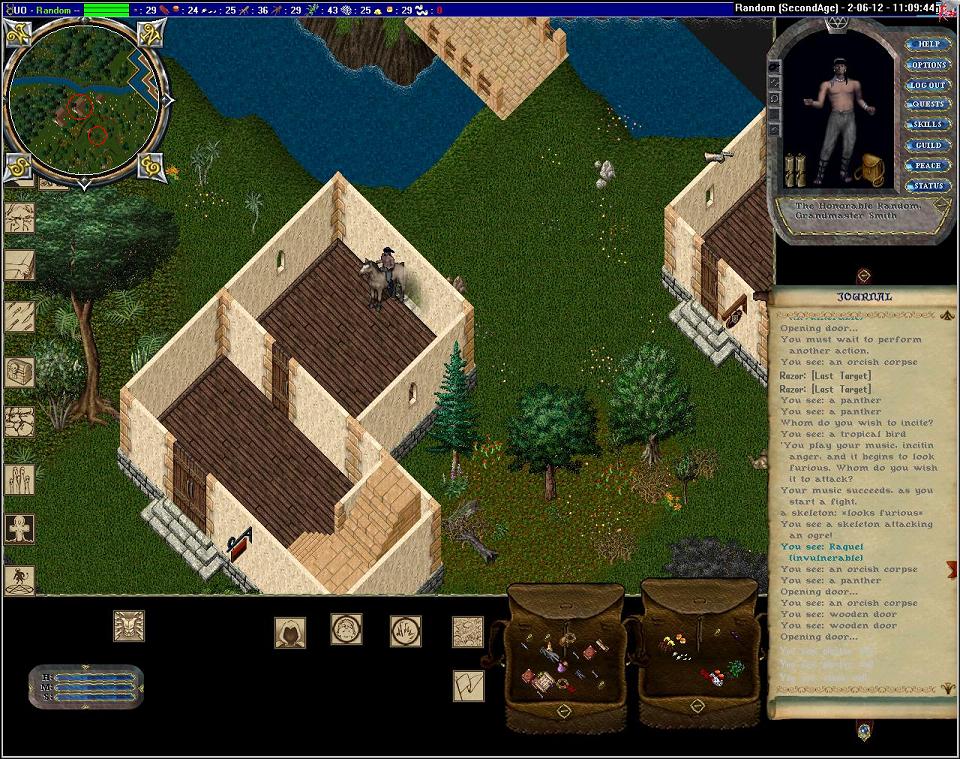Image resolution: width=960 pixels, height=759 pixels.
Task: Select the arrows skill icon
Action: [x=19, y=316]
